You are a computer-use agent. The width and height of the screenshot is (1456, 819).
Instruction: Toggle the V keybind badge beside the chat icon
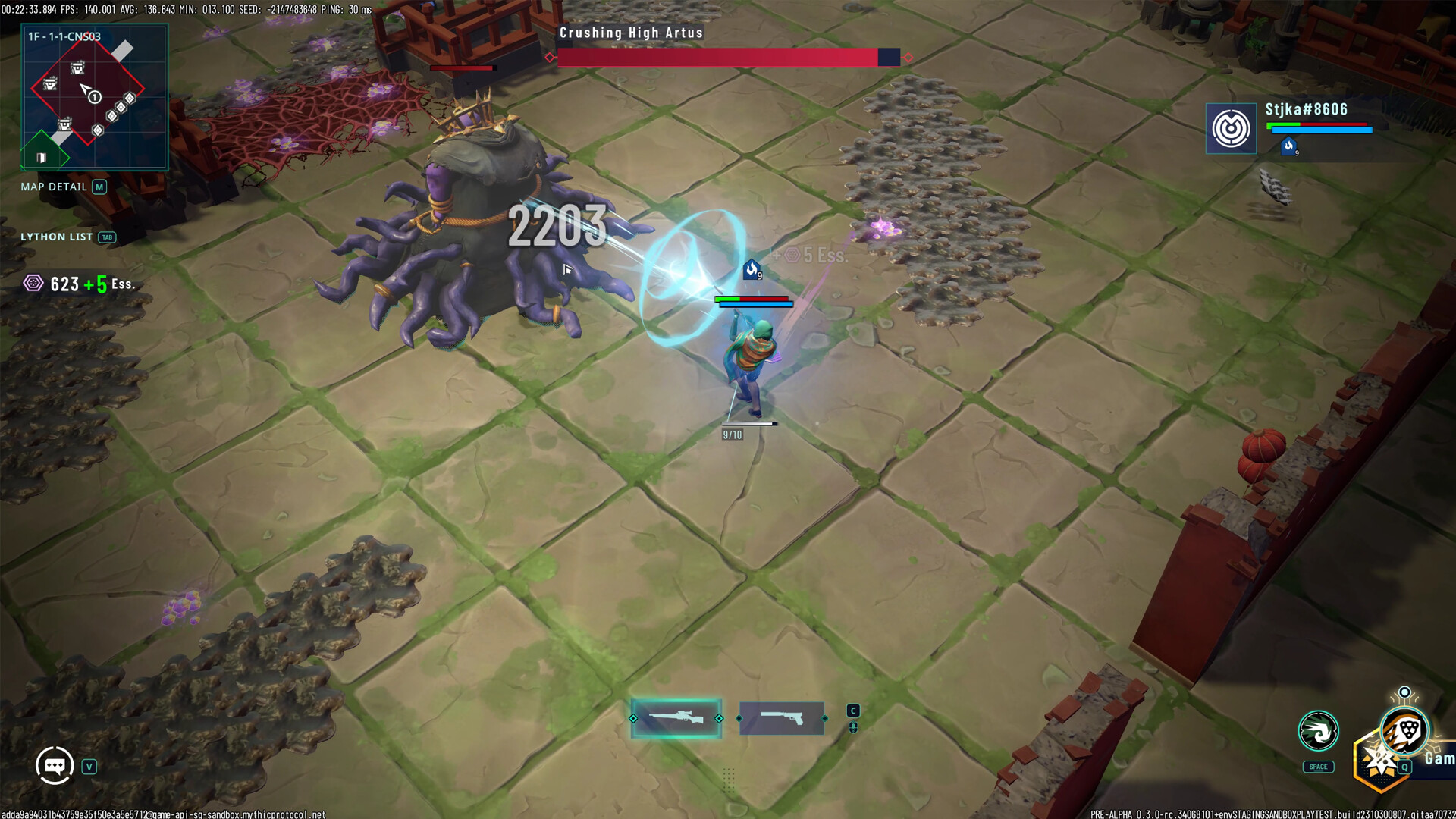89,766
